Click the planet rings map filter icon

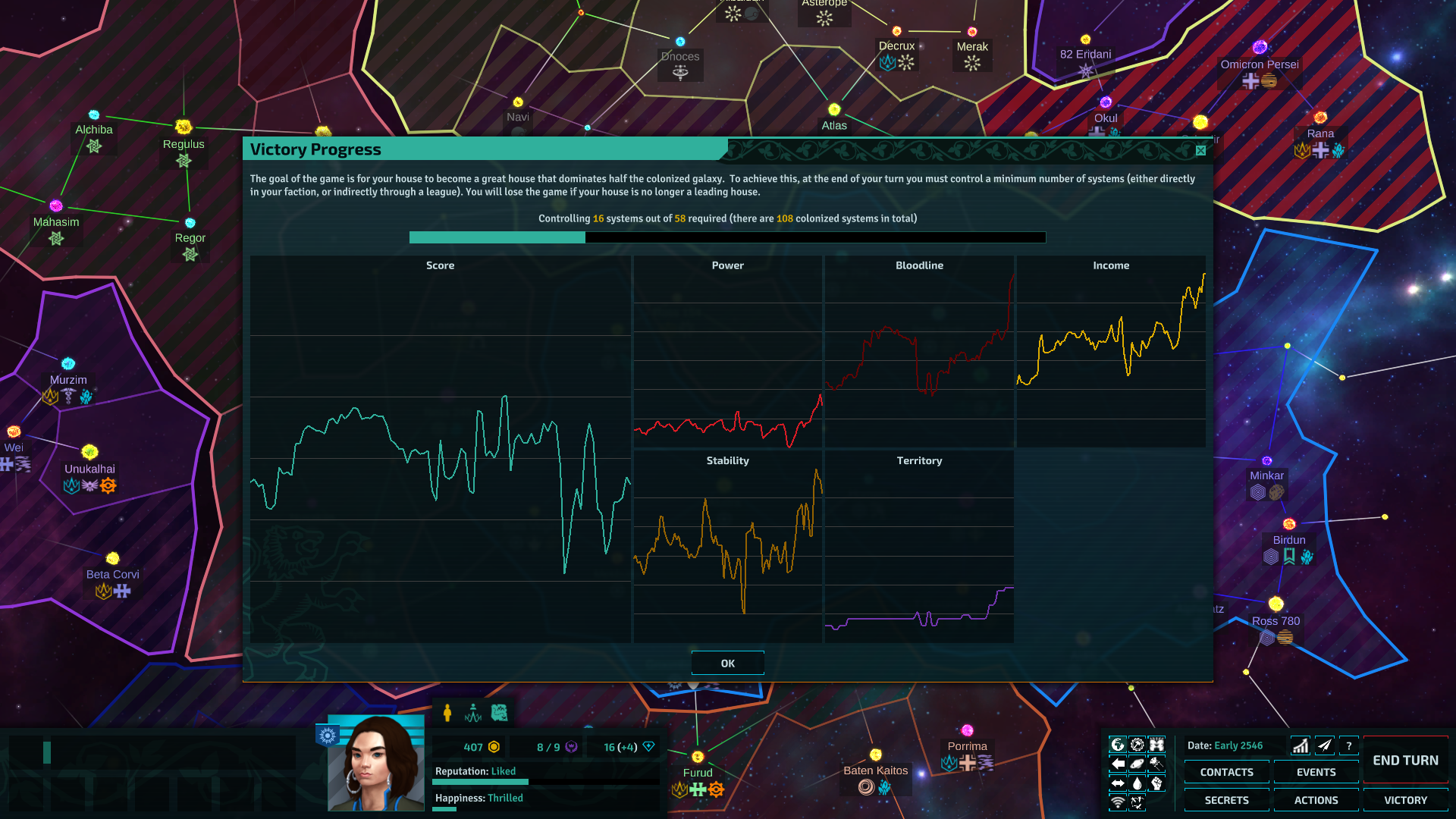(x=1137, y=763)
